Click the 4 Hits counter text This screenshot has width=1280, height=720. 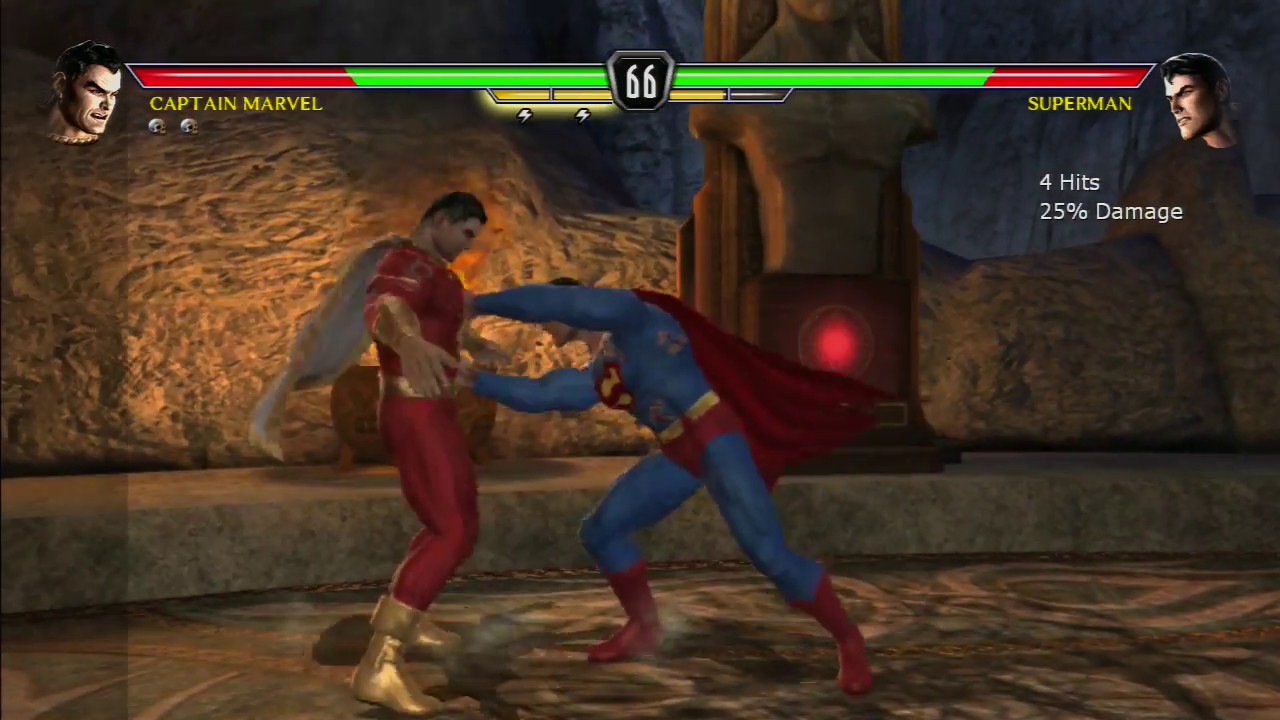pyautogui.click(x=1068, y=182)
